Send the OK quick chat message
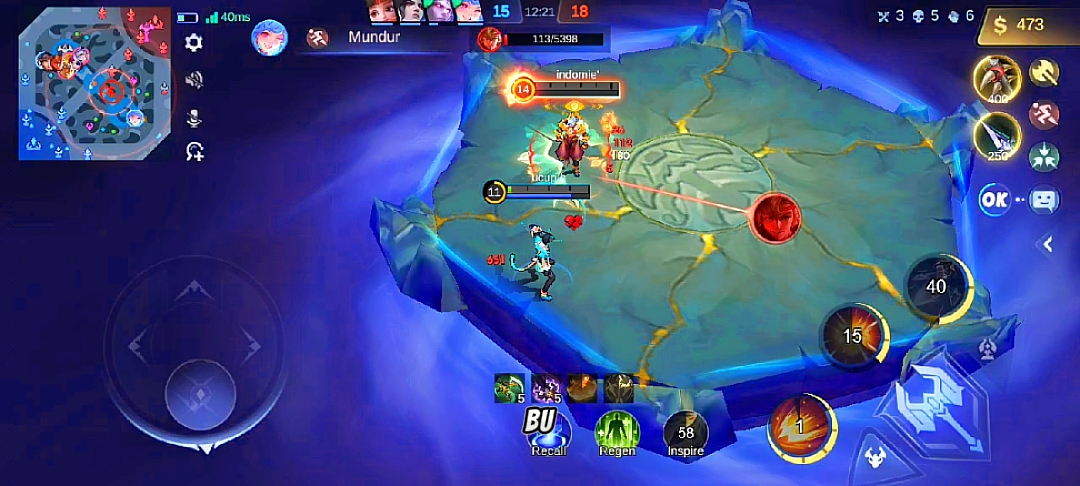The image size is (1080, 486). (x=993, y=199)
